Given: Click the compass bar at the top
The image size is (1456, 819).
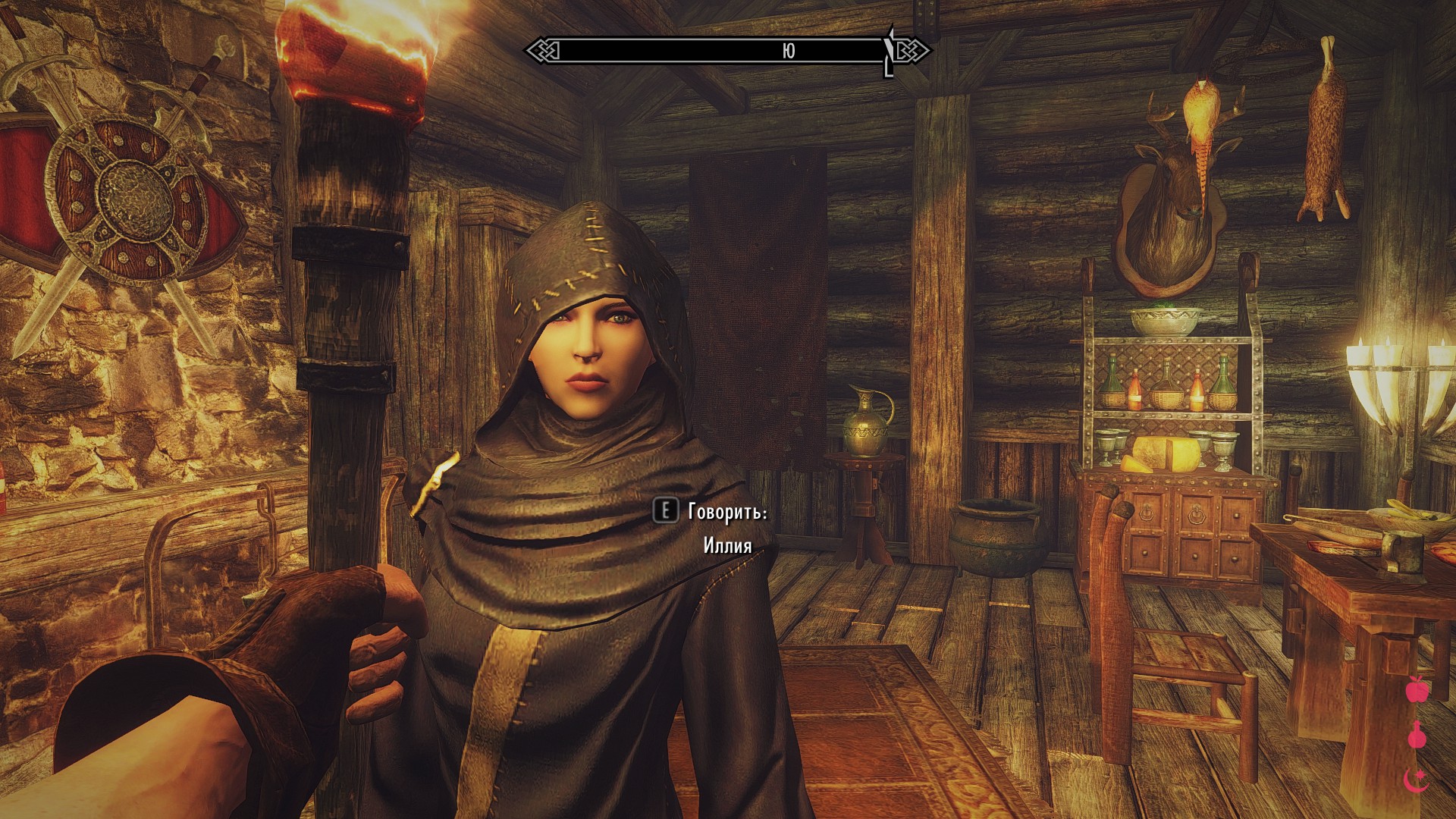Looking at the screenshot, I should coord(726,51).
